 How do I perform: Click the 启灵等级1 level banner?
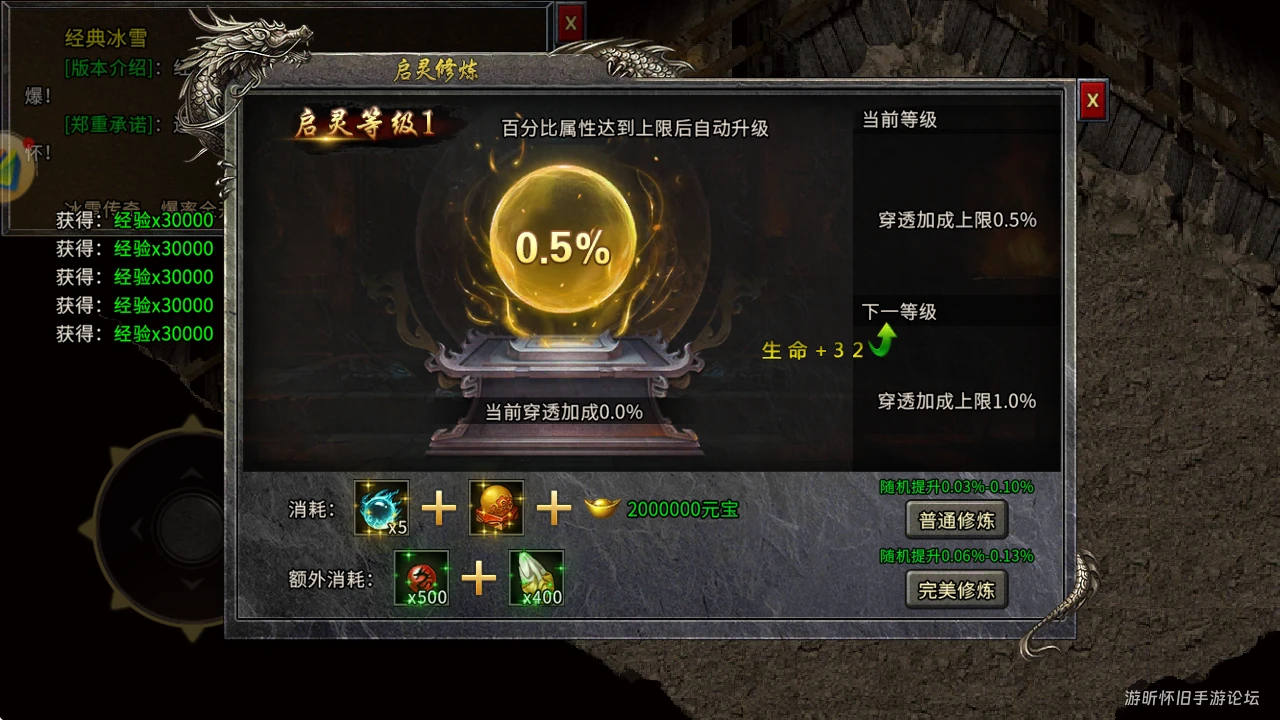point(362,122)
